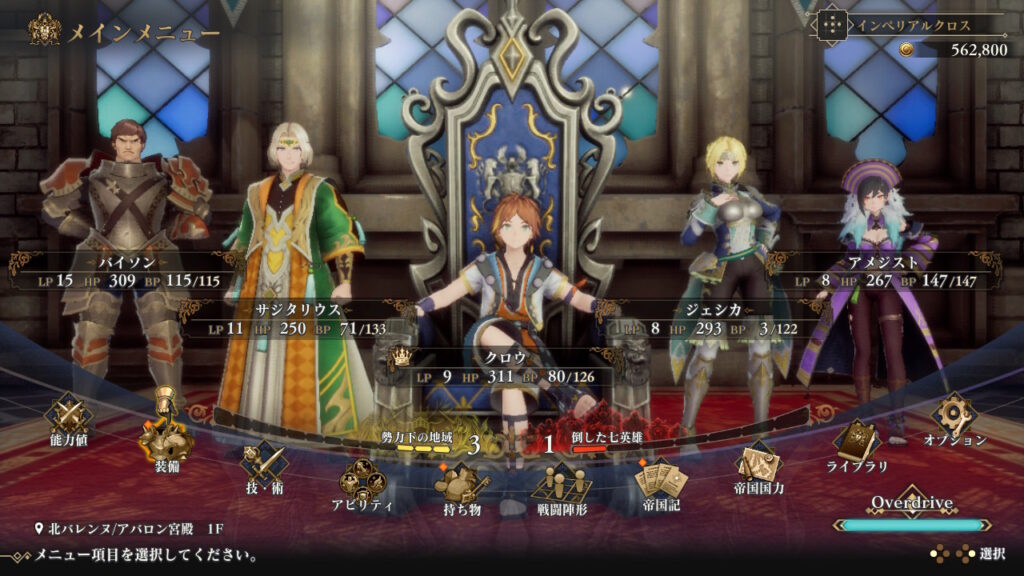View the 帝国国力 (Empire Strength) menu
Viewport: 1024px width, 576px height.
pos(758,466)
